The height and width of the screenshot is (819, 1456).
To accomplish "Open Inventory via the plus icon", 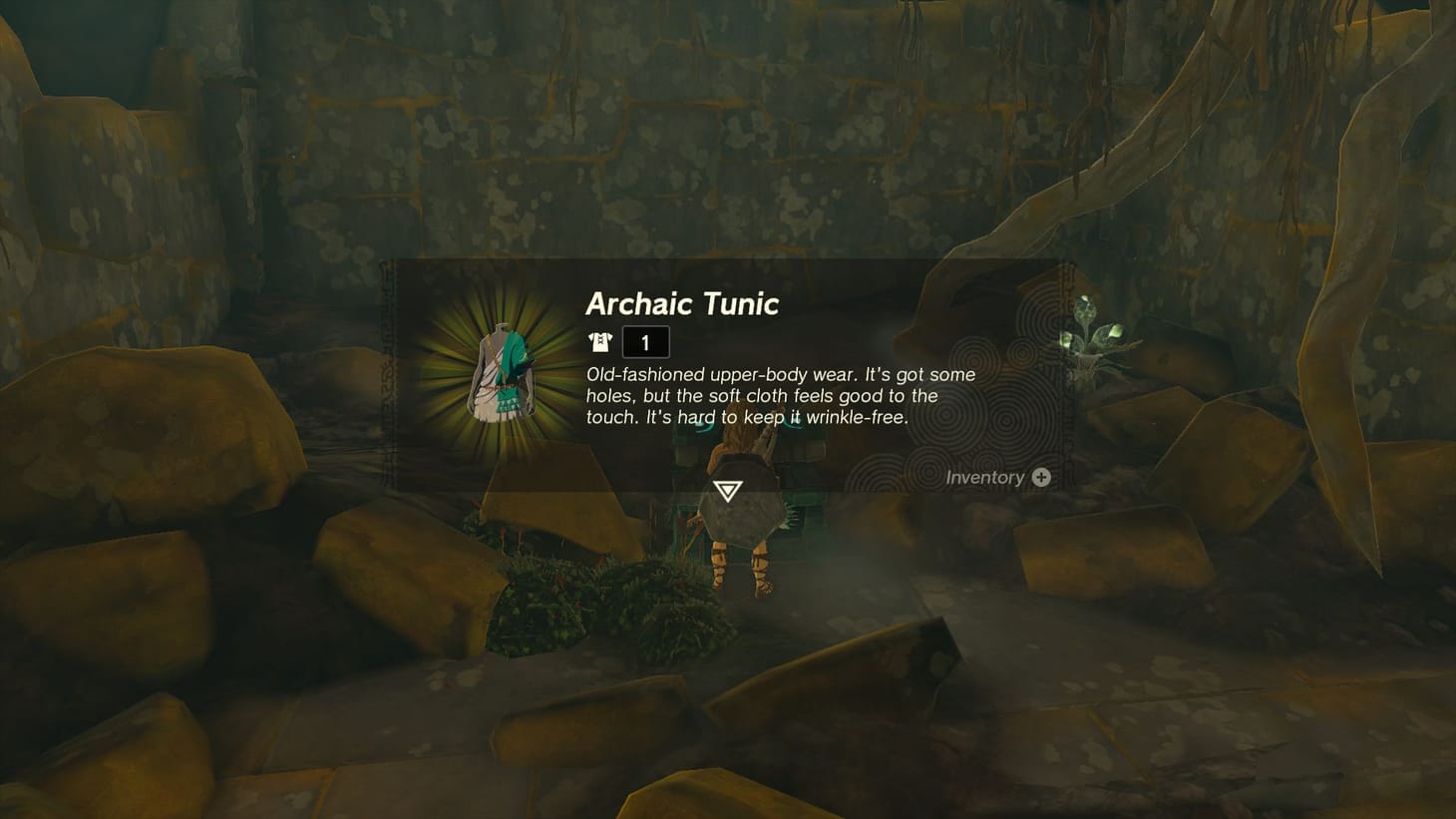I will [x=1042, y=477].
